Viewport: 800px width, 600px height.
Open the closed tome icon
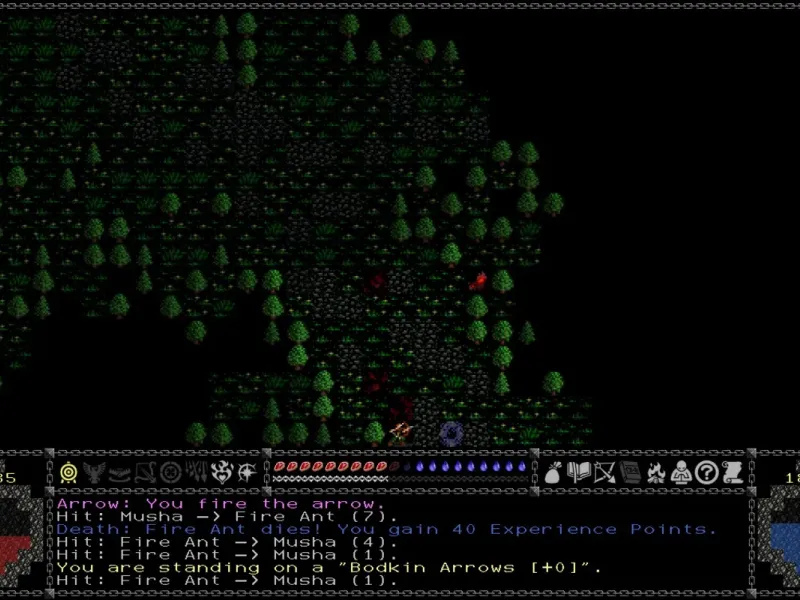point(629,472)
